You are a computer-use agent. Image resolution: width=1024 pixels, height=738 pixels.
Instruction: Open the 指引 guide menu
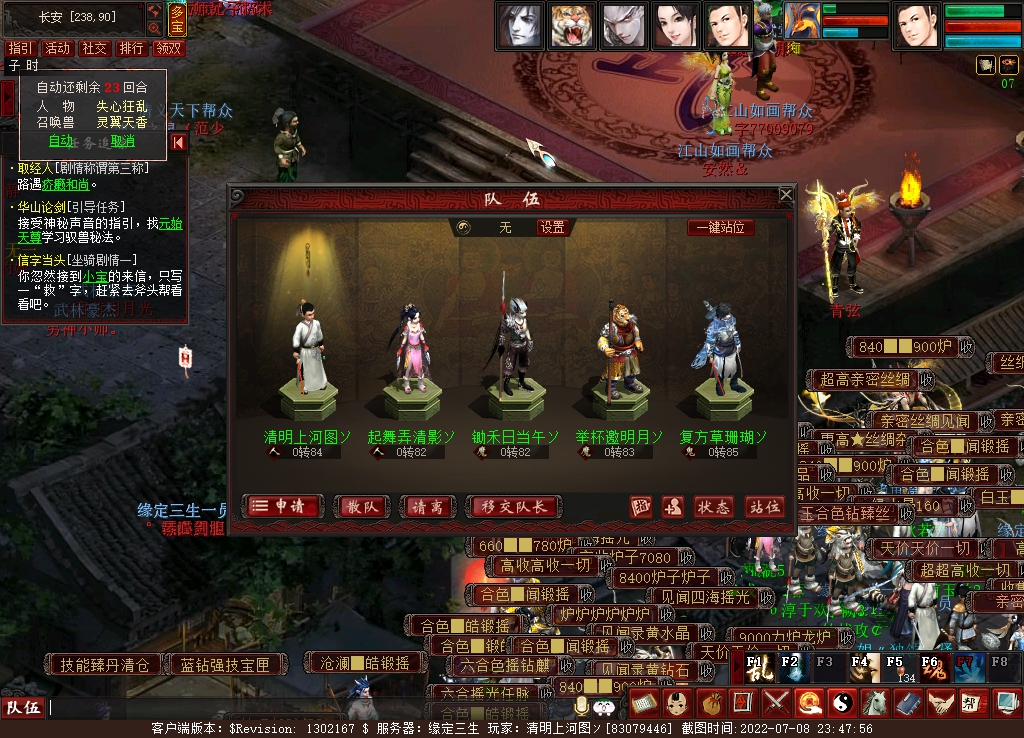pos(20,48)
